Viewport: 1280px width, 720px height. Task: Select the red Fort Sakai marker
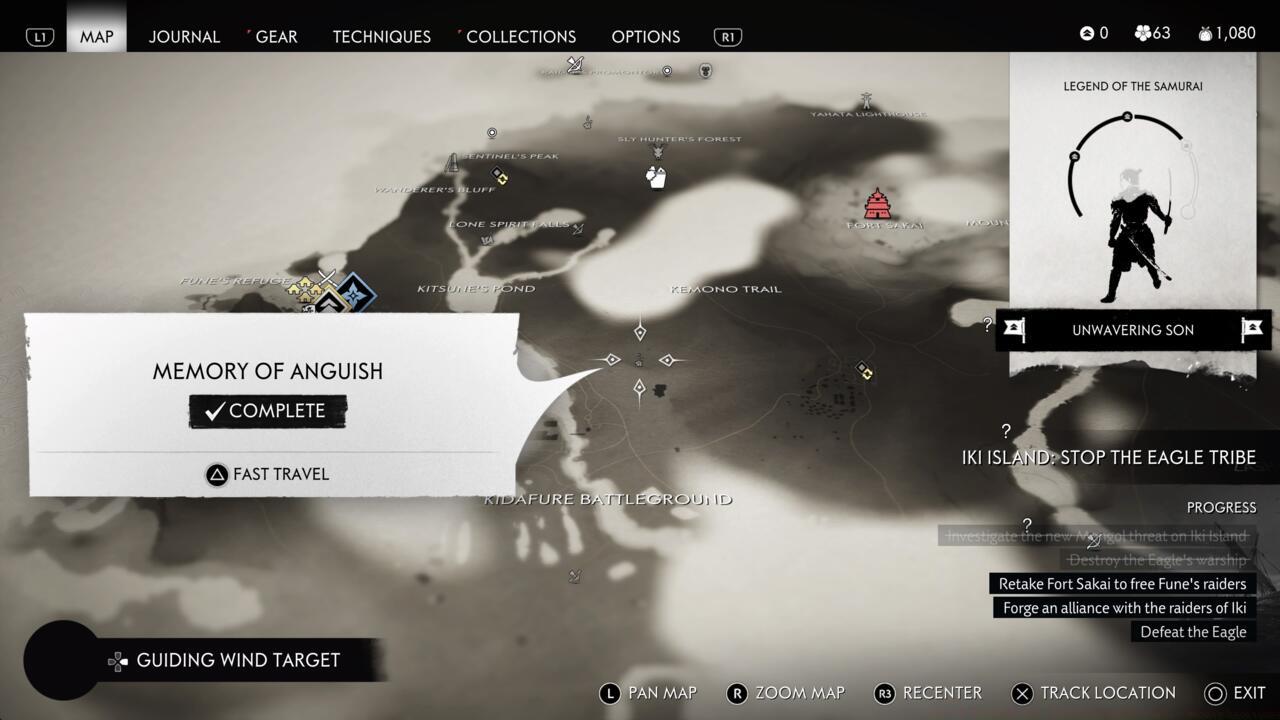877,204
